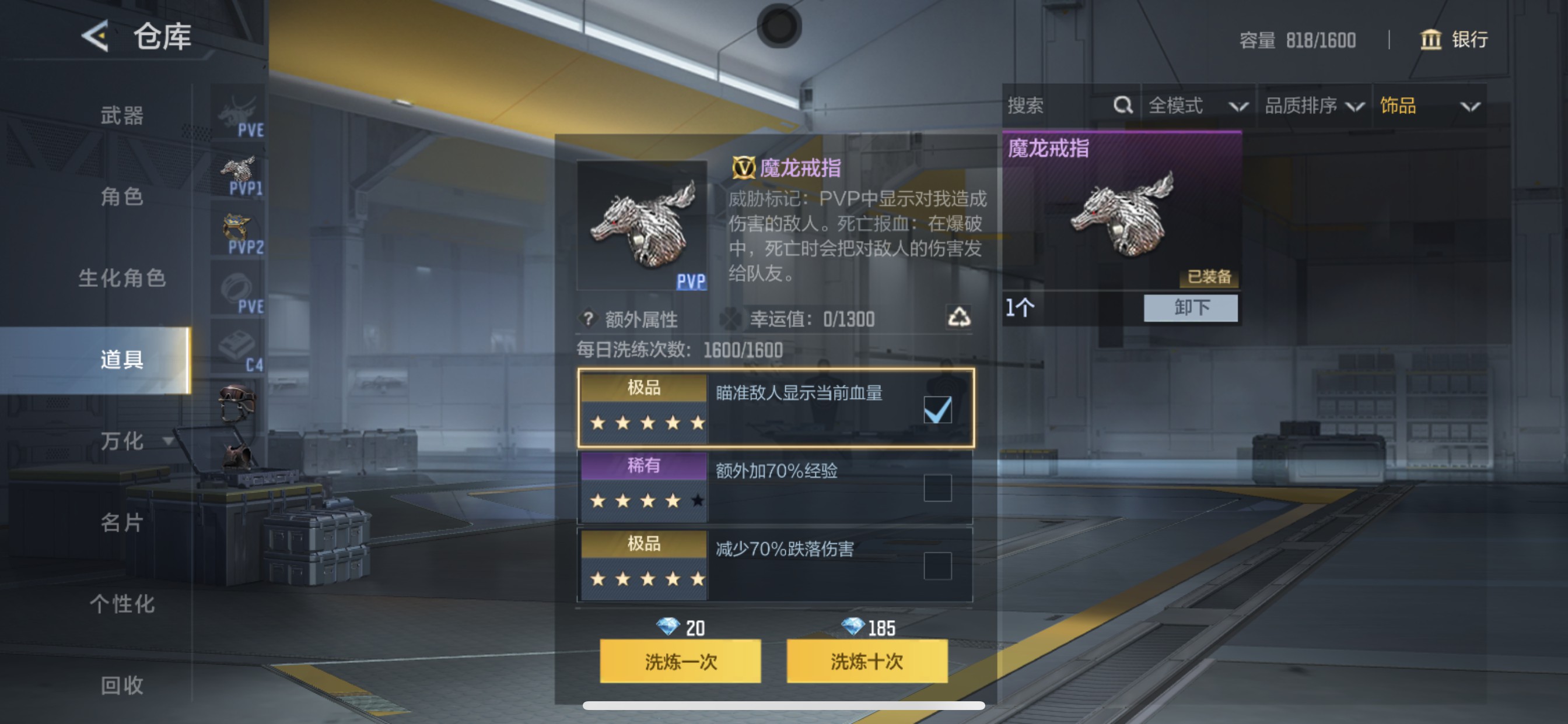The height and width of the screenshot is (724, 1568).
Task: Enable the 减少70%跌落伤害 attribute checkbox
Action: pos(939,565)
